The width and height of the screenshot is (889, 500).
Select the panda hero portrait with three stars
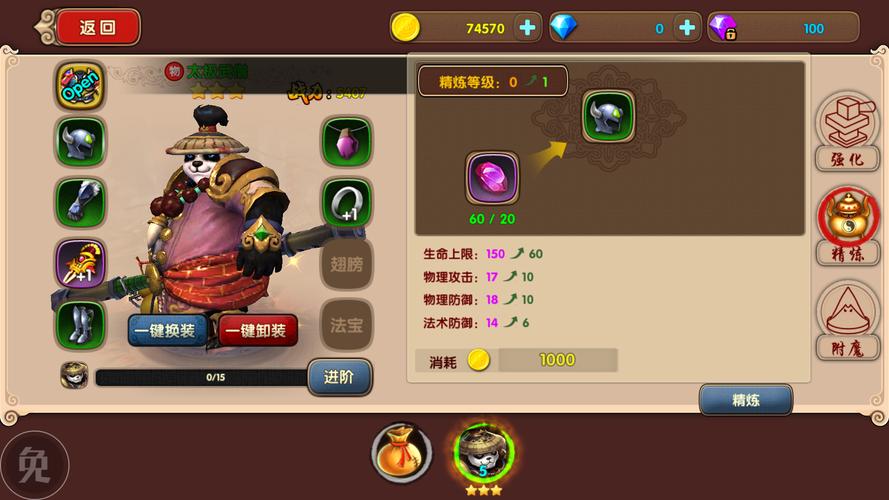pos(484,454)
